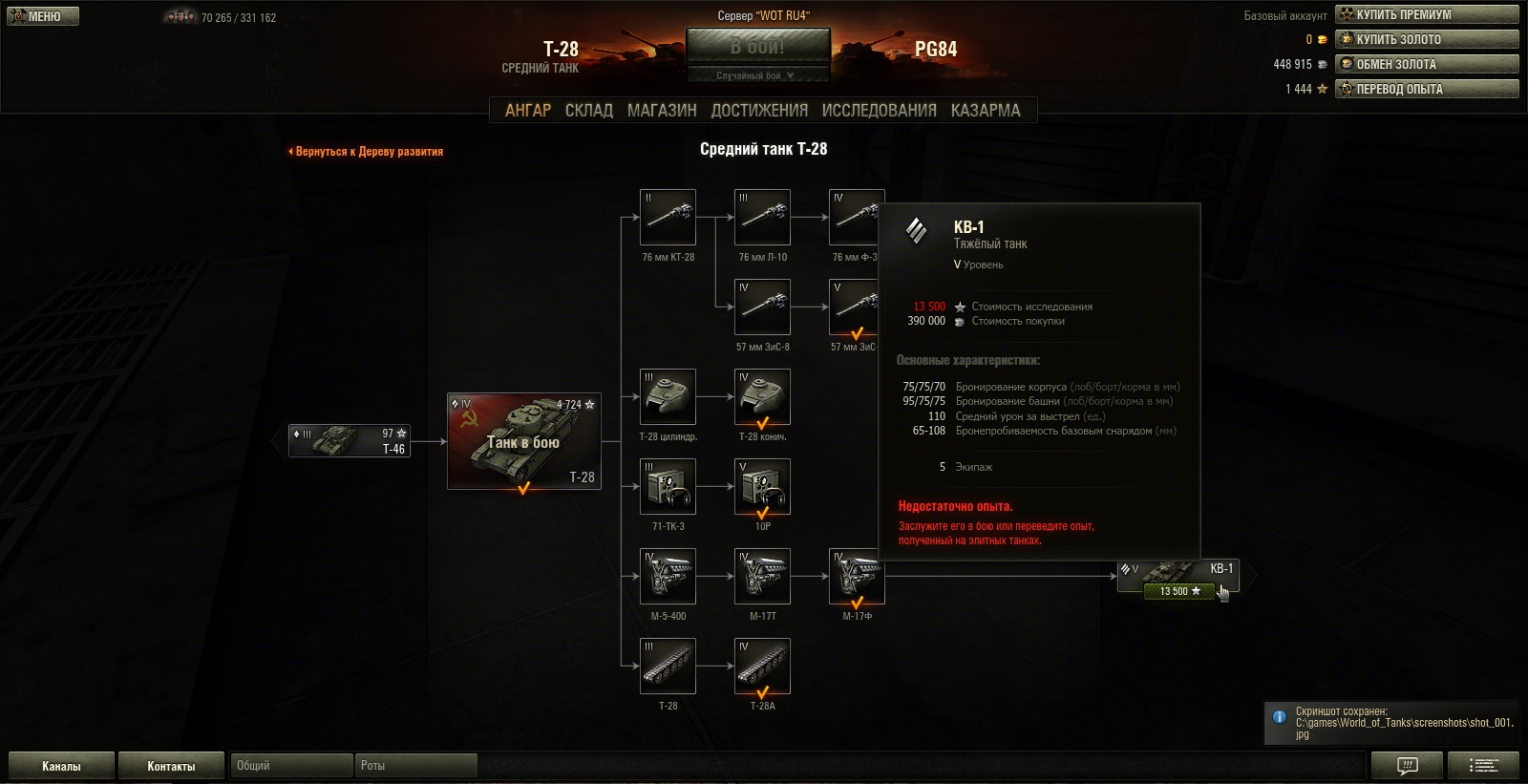The height and width of the screenshot is (784, 1528).
Task: Choose the Купить золото button
Action: click(1427, 39)
